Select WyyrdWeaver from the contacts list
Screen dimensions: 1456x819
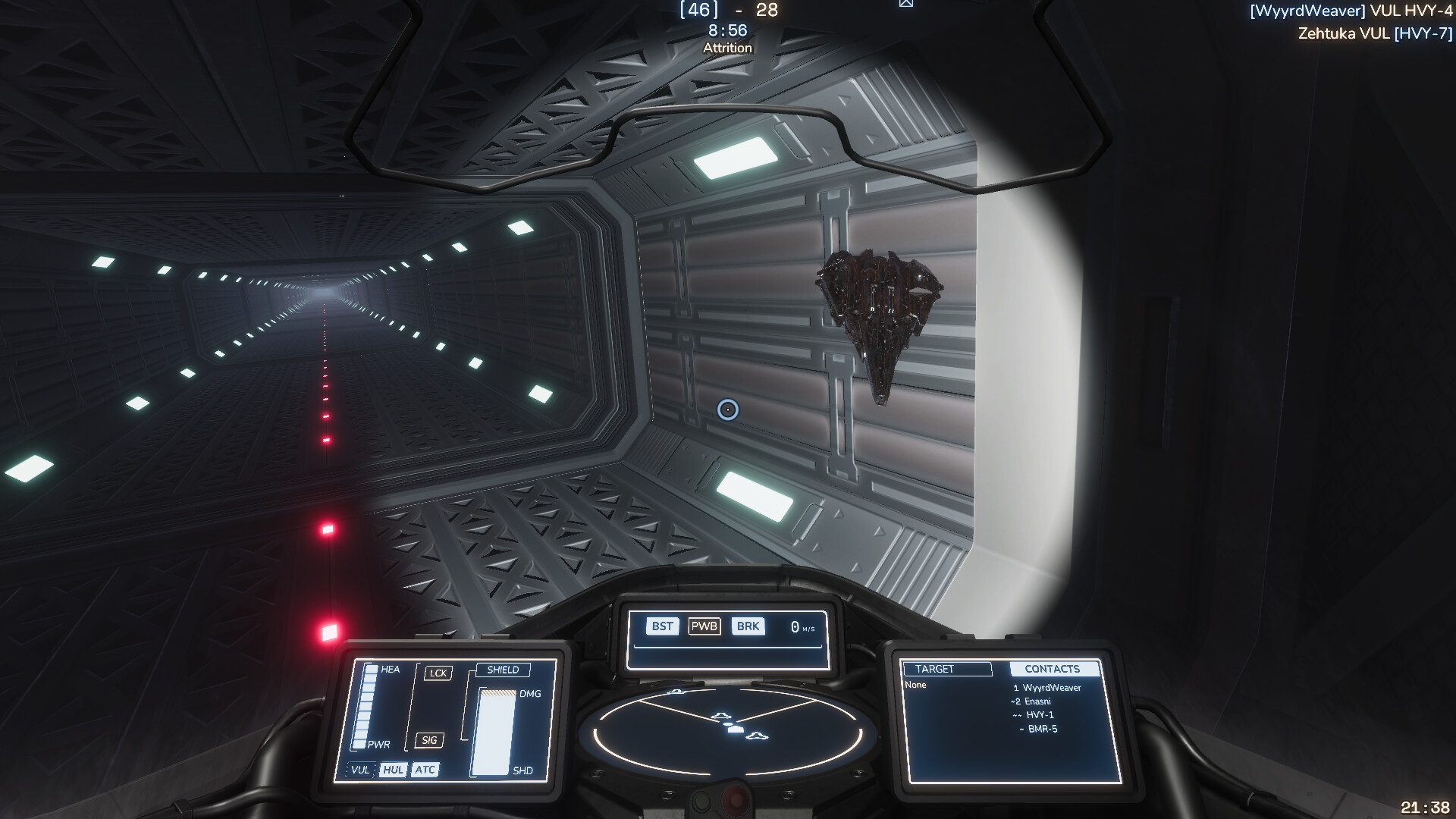coord(1049,687)
